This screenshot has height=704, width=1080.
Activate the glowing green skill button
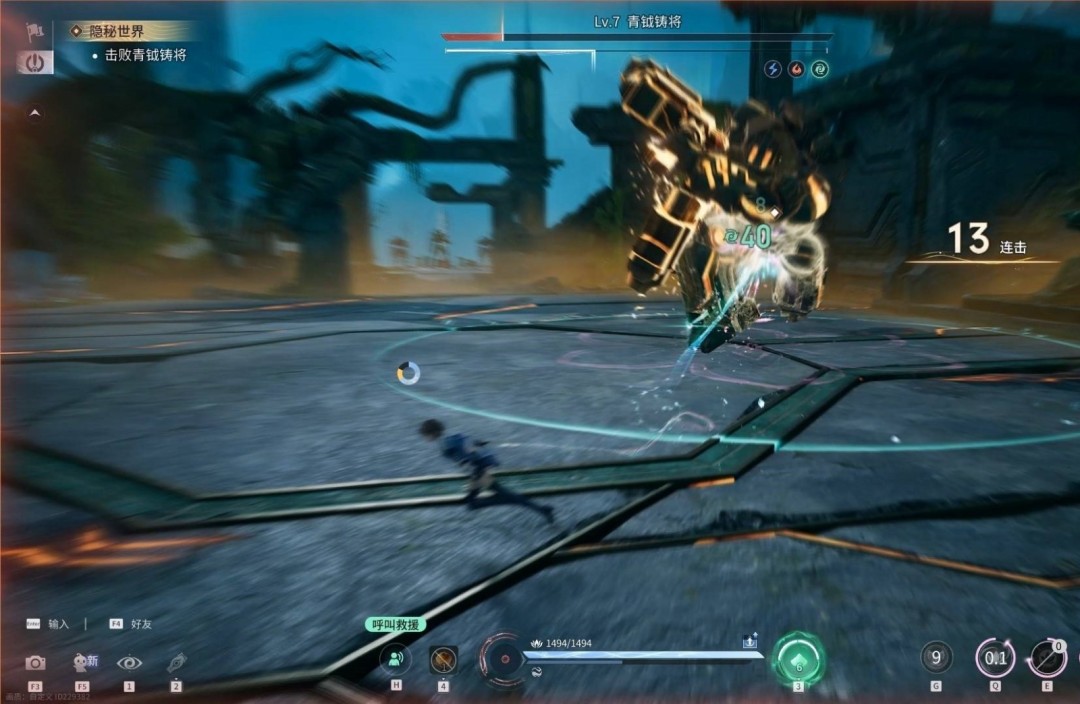pos(798,660)
